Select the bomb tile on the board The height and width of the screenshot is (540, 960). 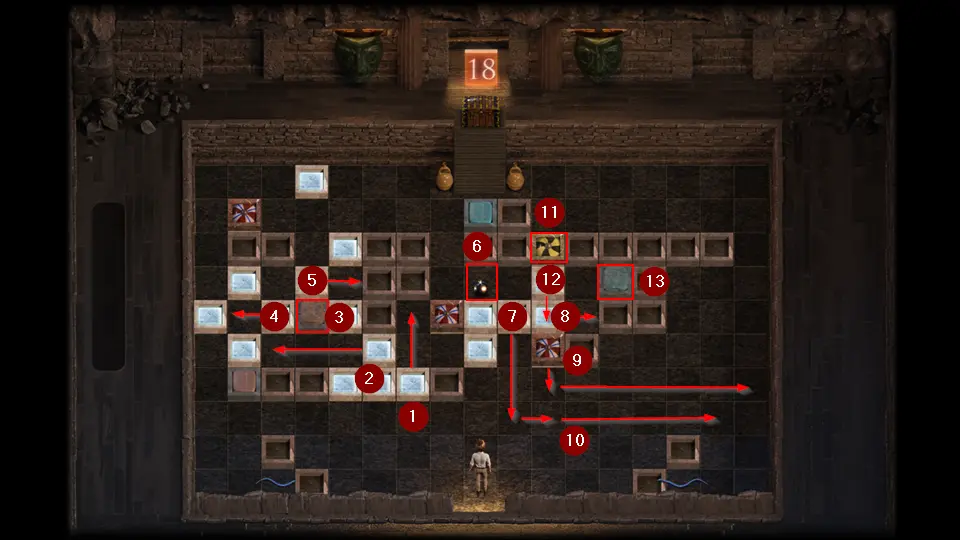click(482, 283)
